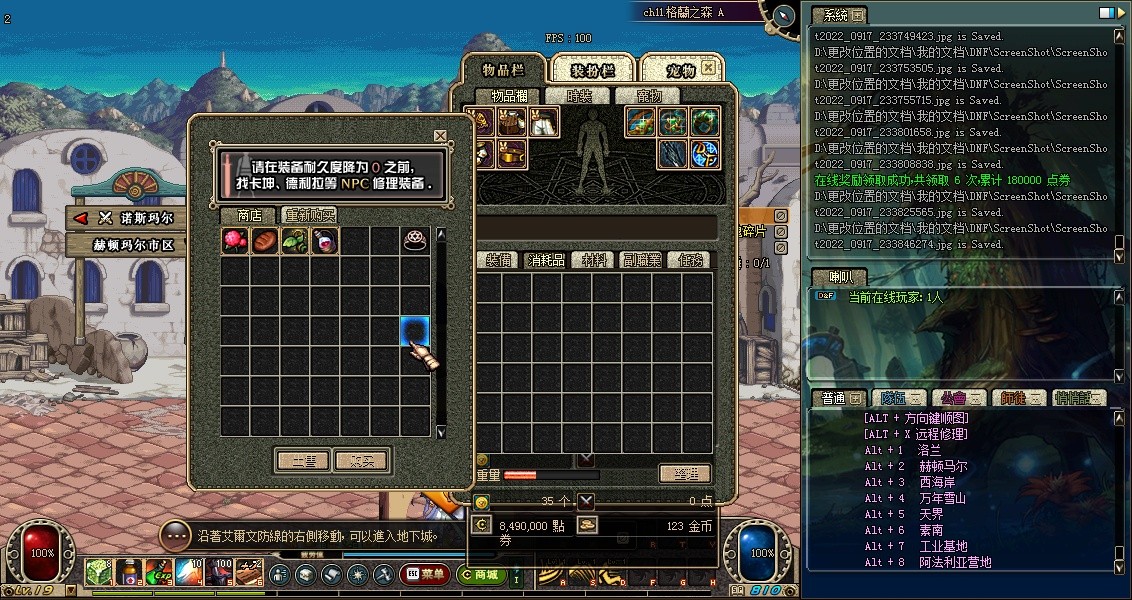Open the 任务 quest items category
This screenshot has height=600, width=1132.
tap(692, 260)
